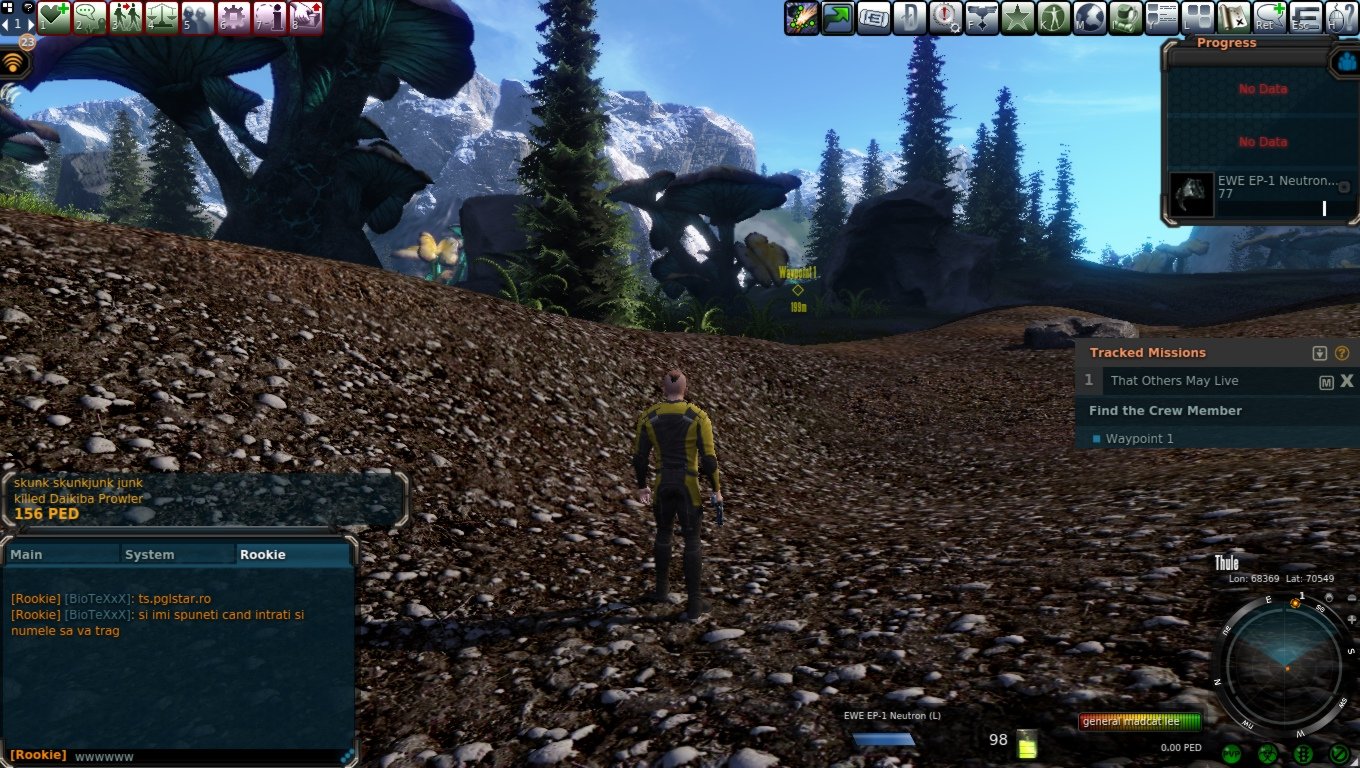Zoom in the radar with plus button

point(1352,620)
